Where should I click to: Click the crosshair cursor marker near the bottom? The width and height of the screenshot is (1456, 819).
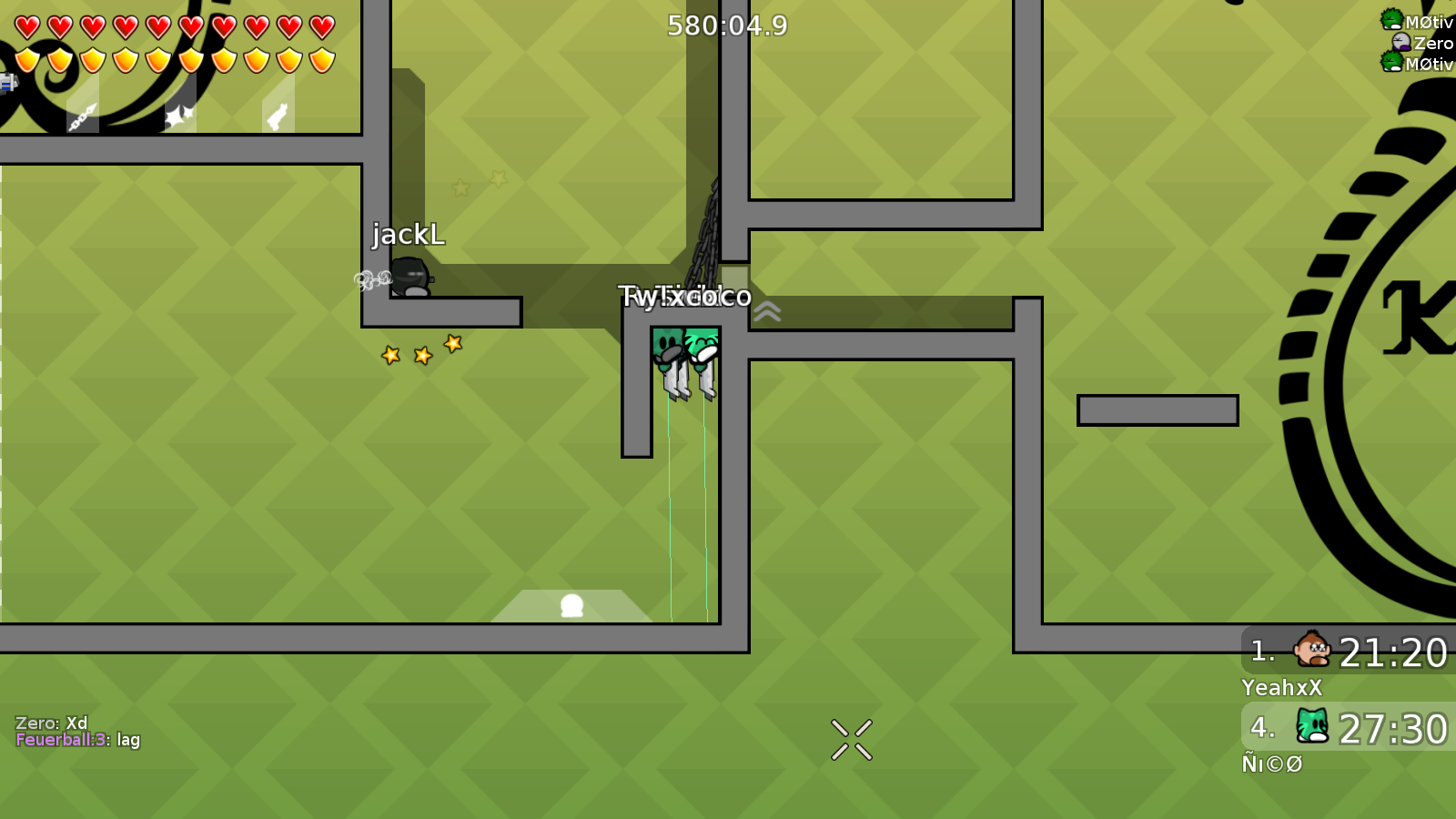click(851, 737)
